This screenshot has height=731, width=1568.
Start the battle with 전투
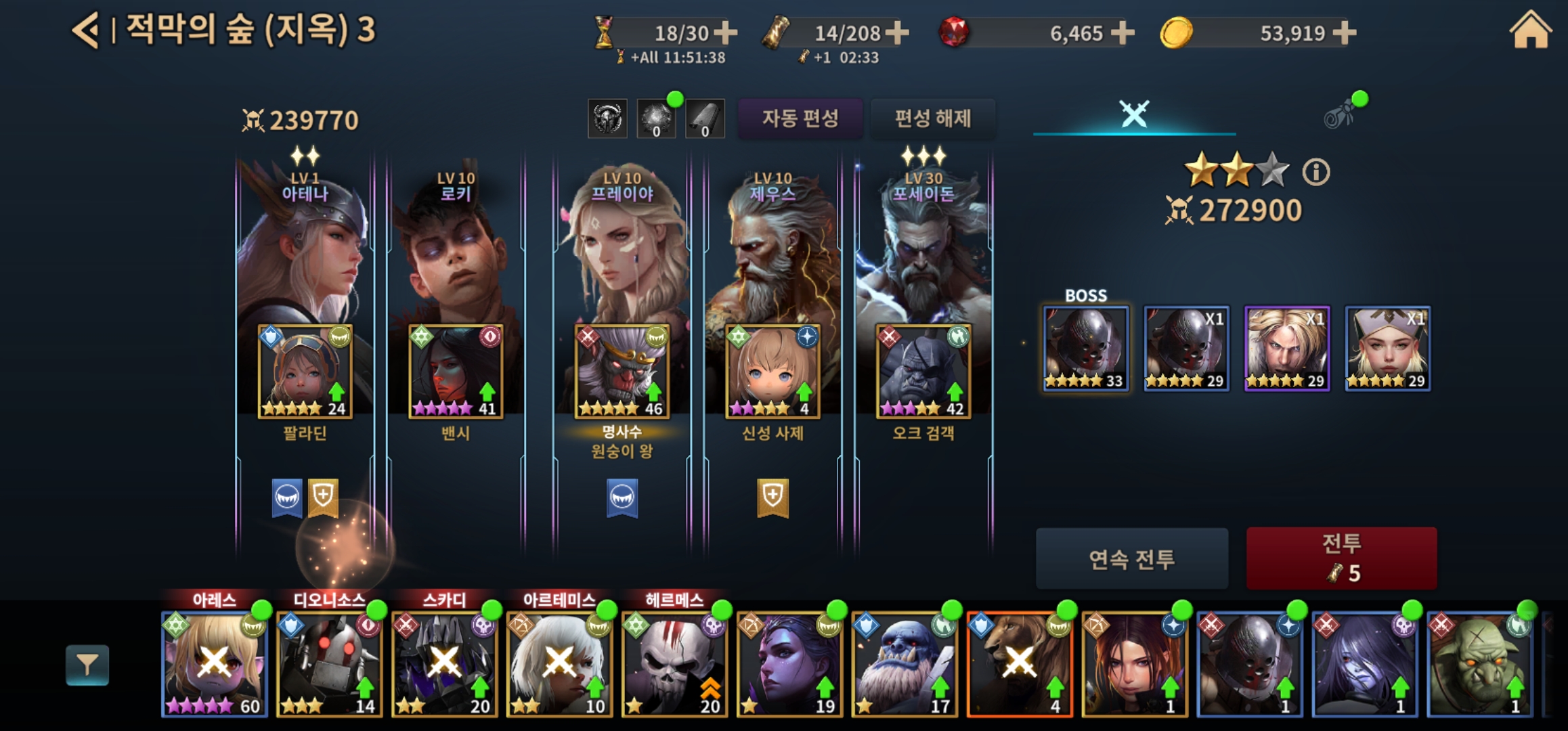click(1341, 558)
